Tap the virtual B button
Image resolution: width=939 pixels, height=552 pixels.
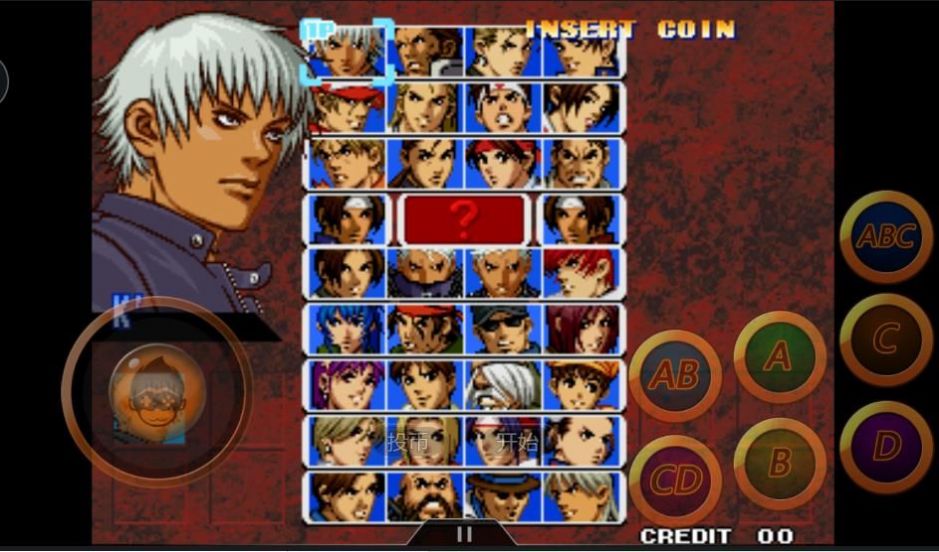coord(779,462)
